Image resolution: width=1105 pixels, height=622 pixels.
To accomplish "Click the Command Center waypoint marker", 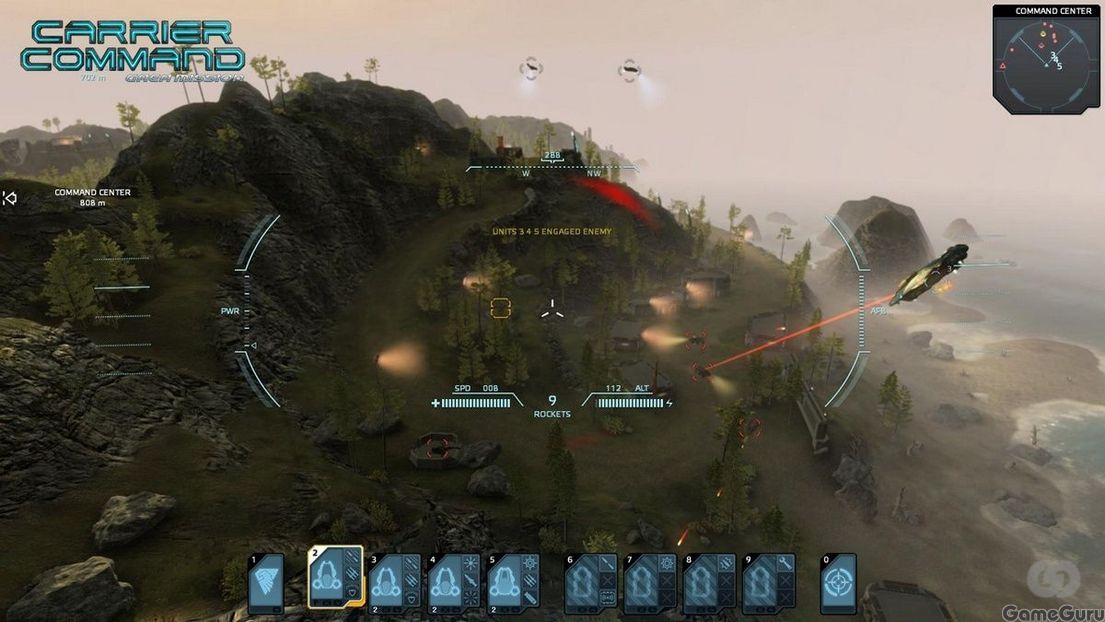I will (x=11, y=198).
